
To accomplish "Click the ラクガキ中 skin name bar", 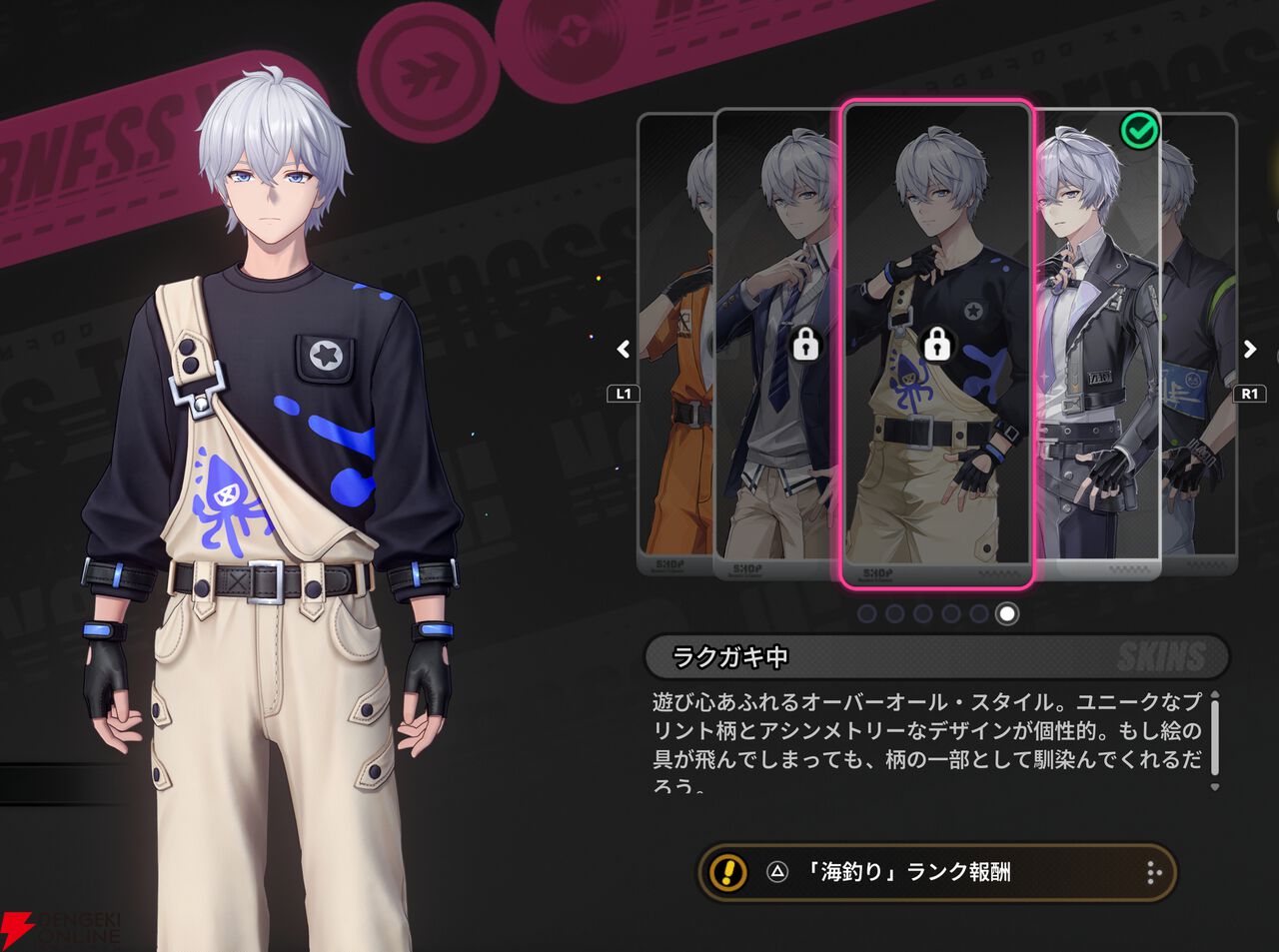I will tap(732, 657).
